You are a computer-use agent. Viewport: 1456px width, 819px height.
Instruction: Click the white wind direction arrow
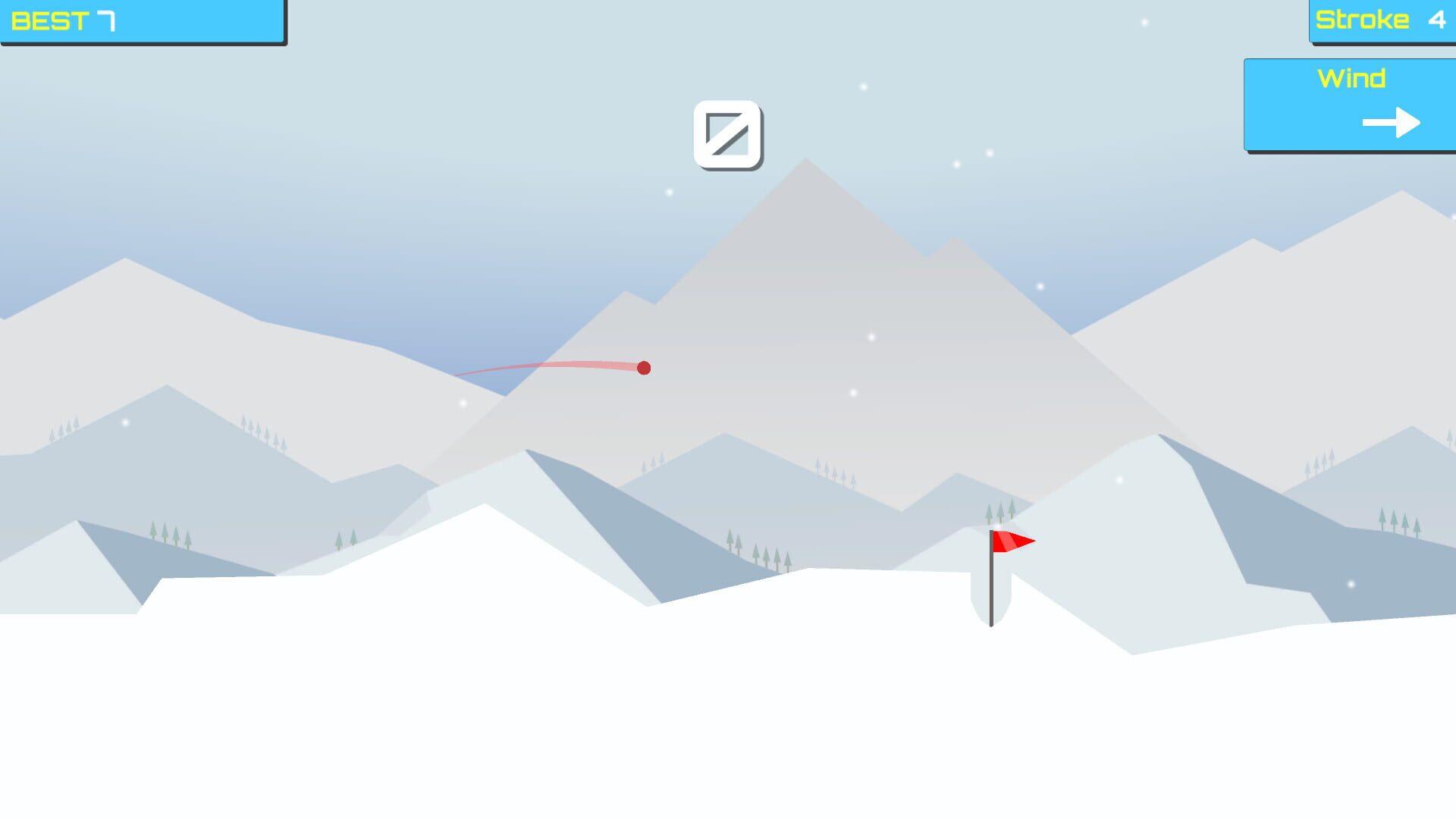(1390, 121)
